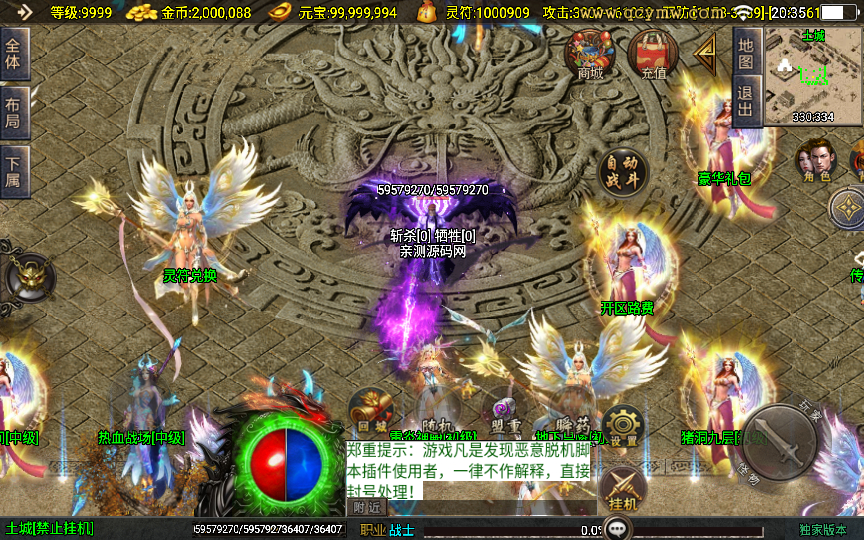
Task: Toggle the 挂机 crossed-swords idle button
Action: click(x=622, y=489)
